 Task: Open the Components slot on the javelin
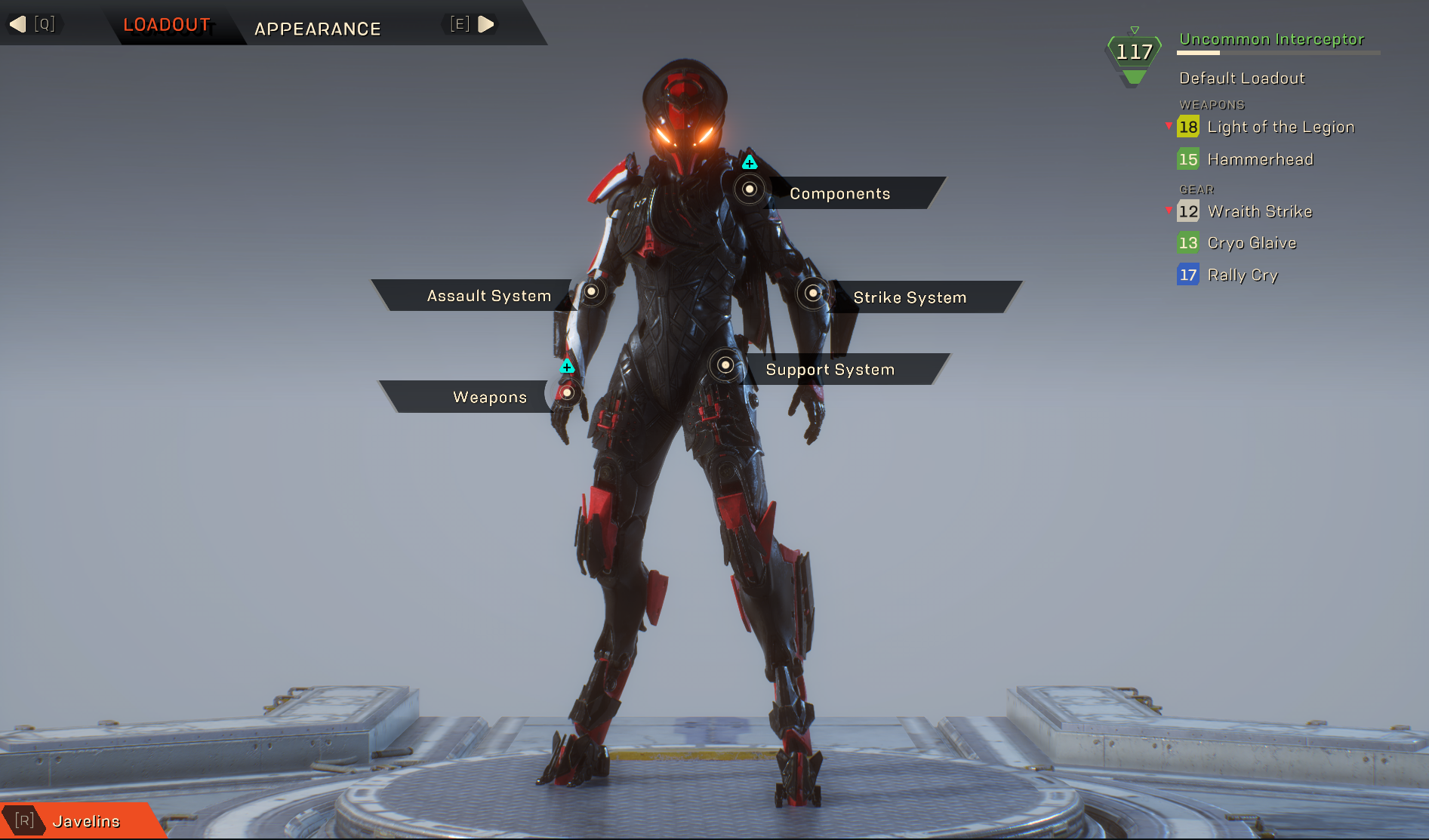pos(748,190)
